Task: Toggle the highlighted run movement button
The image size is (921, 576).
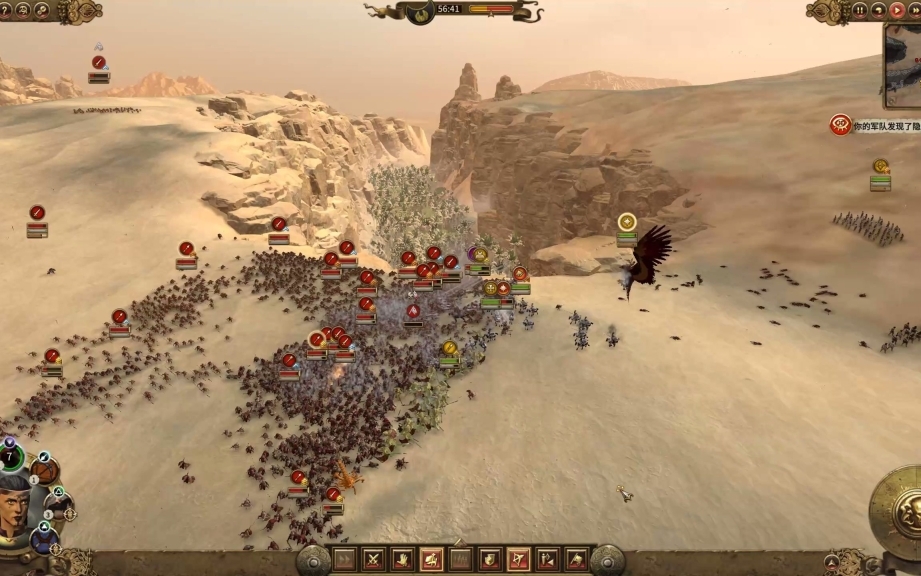Action: tap(432, 559)
